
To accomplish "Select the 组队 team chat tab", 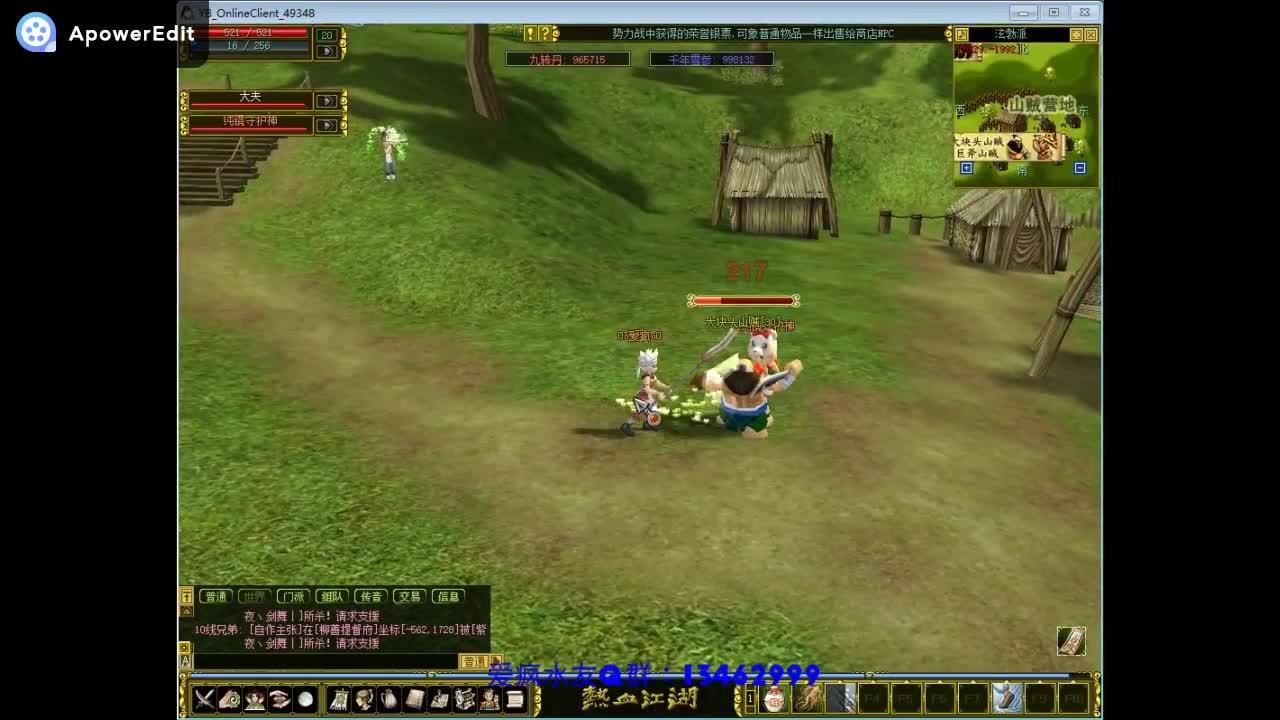I will click(x=332, y=597).
